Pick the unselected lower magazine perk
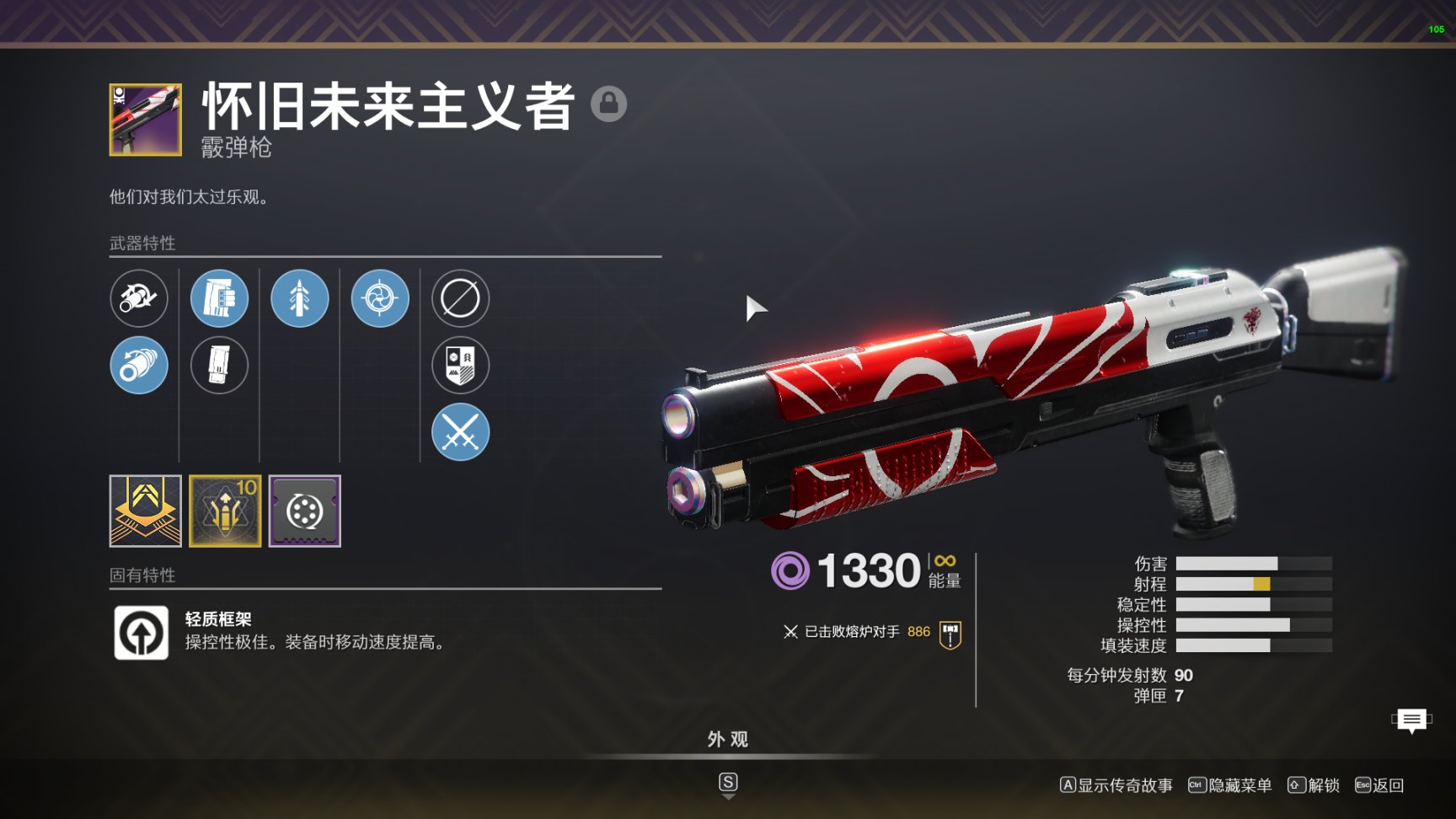This screenshot has height=819, width=1456. [x=219, y=366]
